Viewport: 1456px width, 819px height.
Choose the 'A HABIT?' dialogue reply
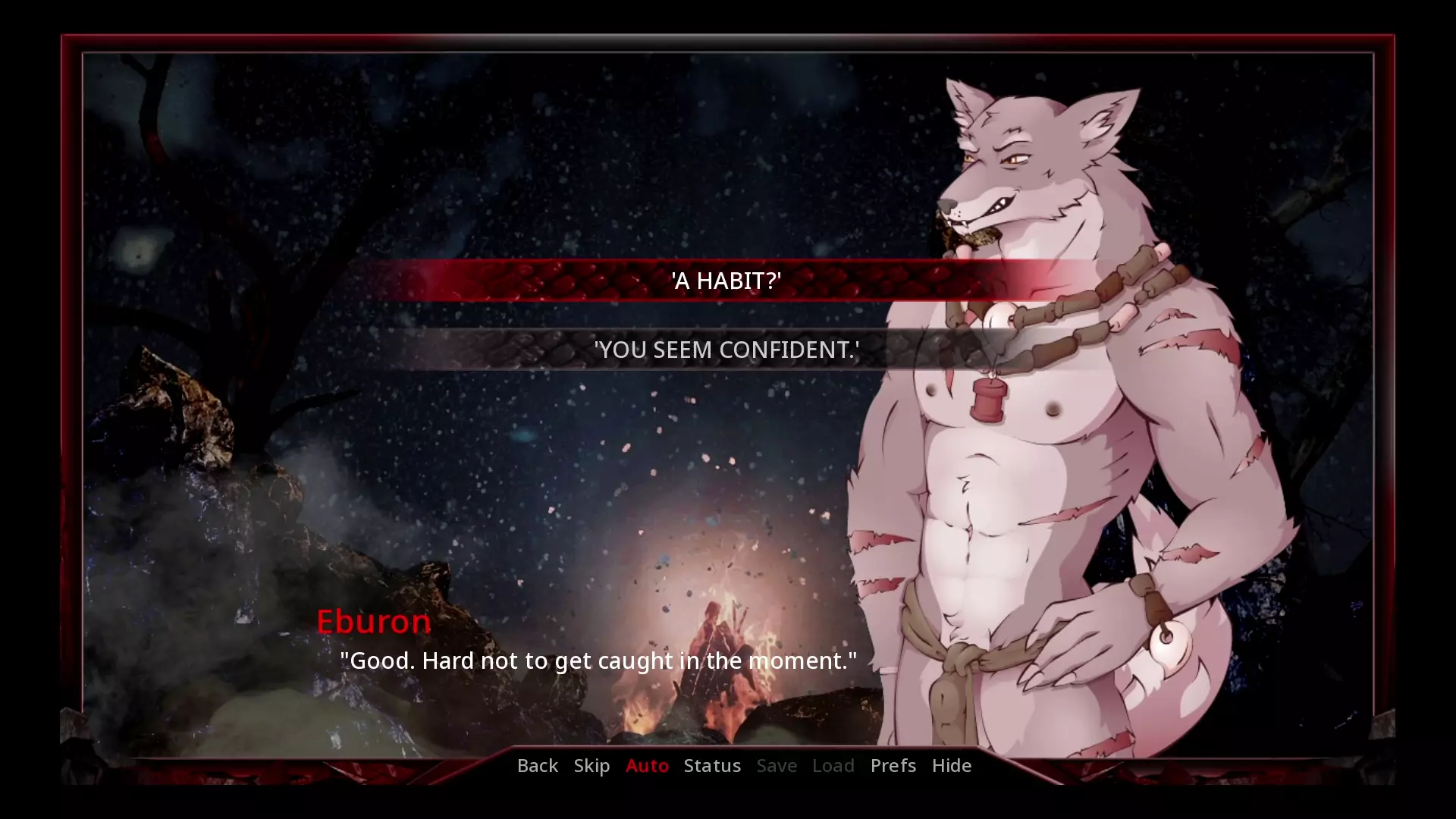[726, 281]
